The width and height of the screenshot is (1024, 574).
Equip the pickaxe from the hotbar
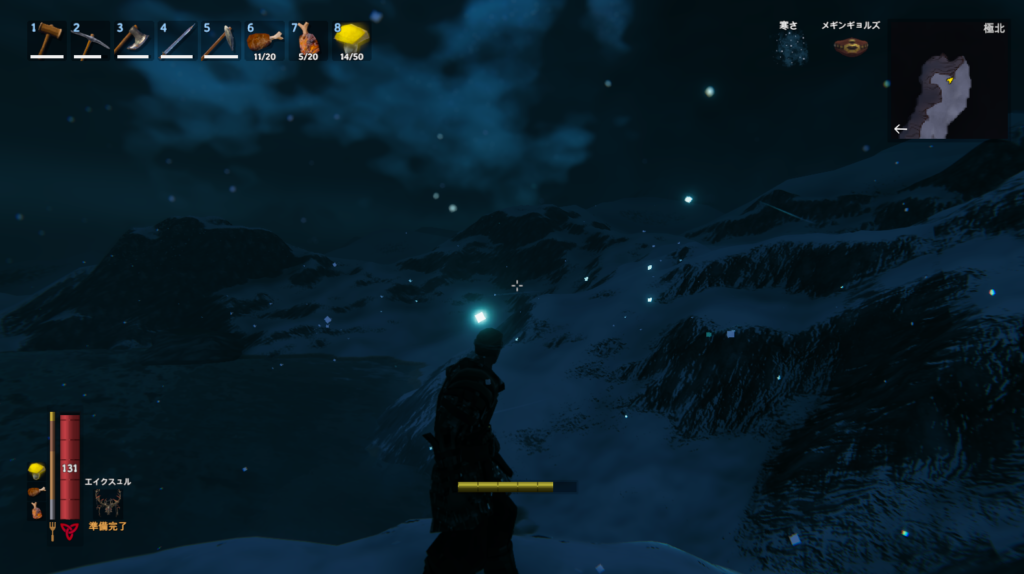pyautogui.click(x=90, y=40)
